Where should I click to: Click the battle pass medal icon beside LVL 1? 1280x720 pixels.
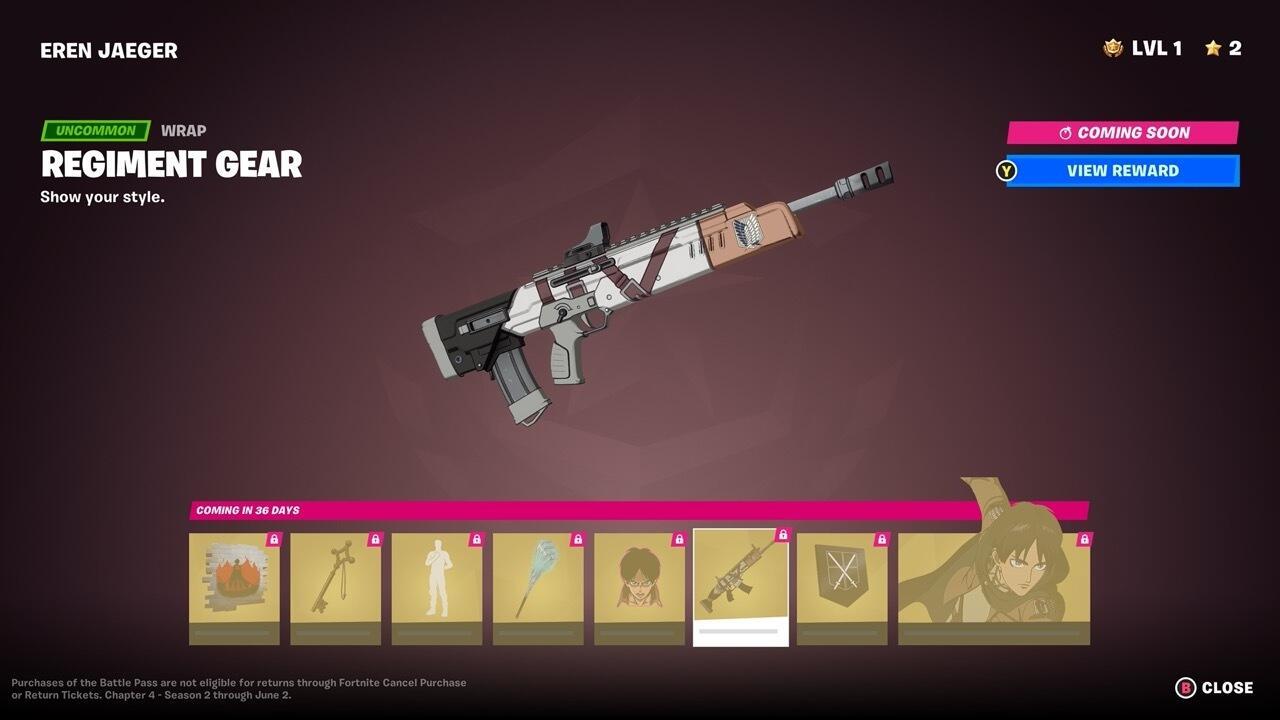[1113, 47]
